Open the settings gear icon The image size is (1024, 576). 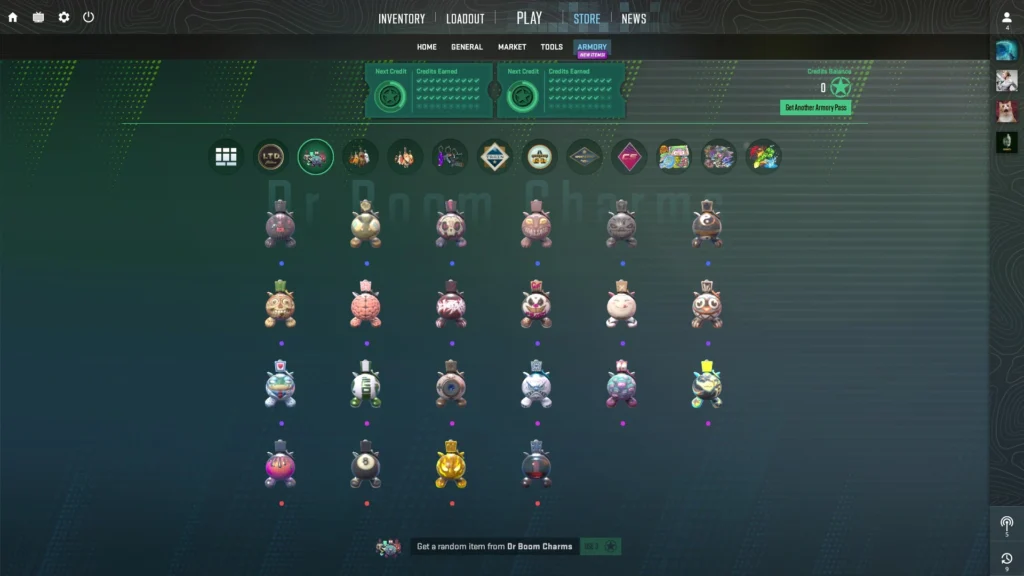click(x=64, y=17)
